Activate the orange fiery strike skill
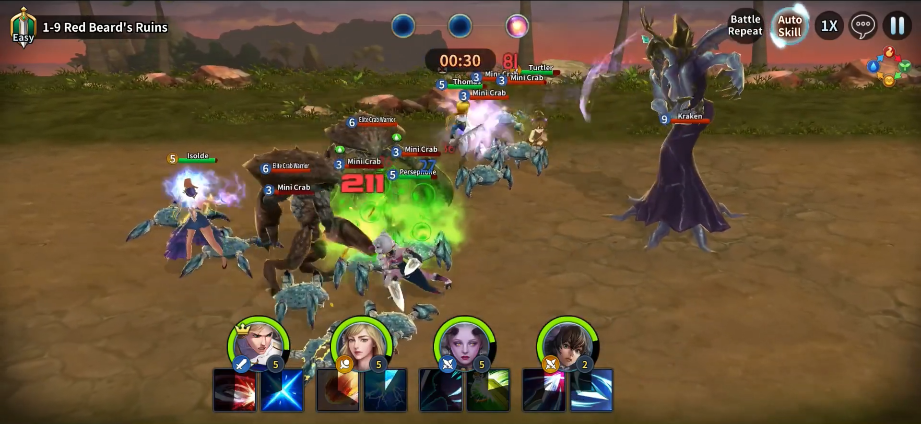The image size is (921, 424). [x=338, y=390]
